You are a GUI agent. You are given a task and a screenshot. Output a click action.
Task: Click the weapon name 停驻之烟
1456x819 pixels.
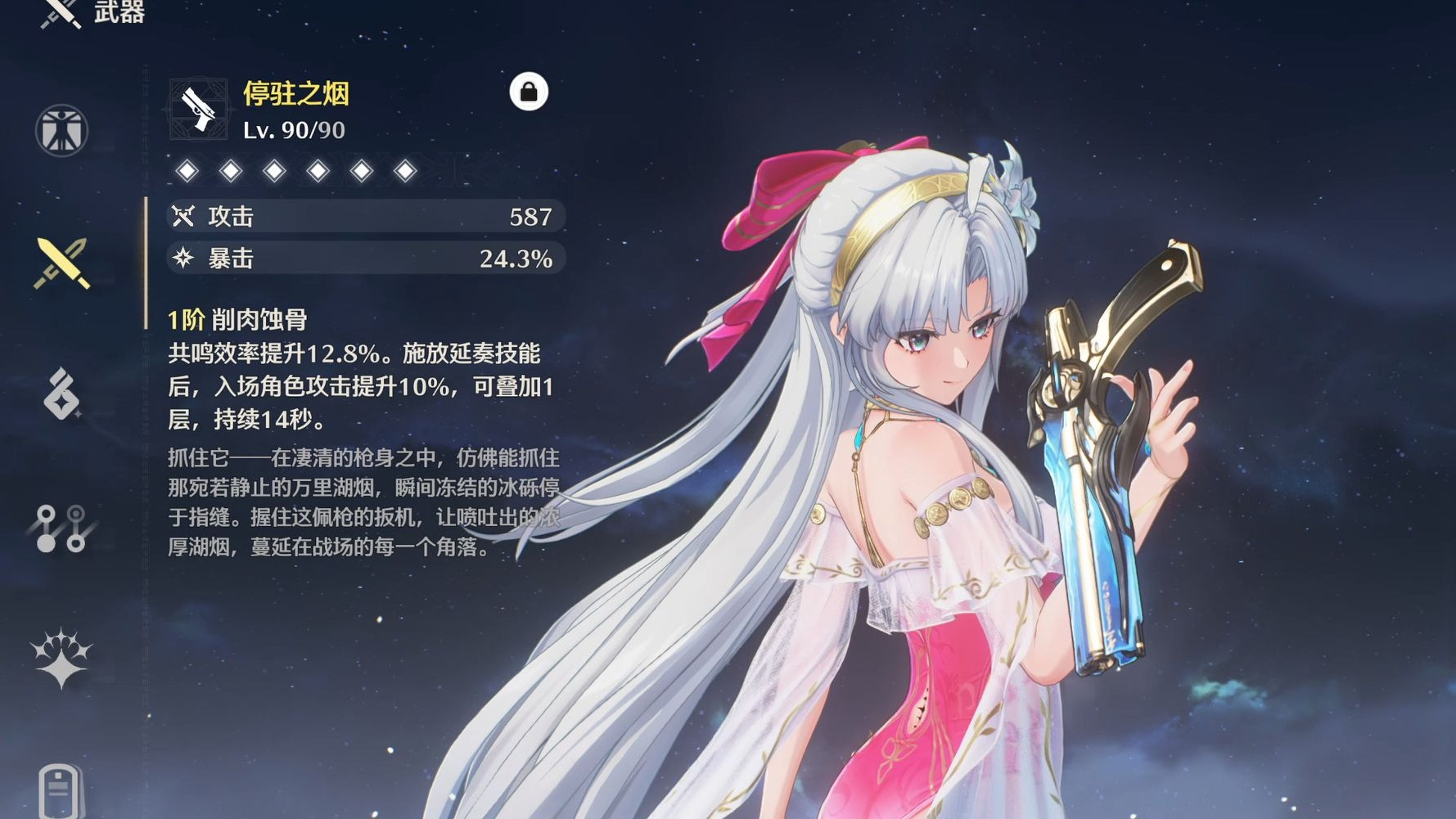pos(296,92)
